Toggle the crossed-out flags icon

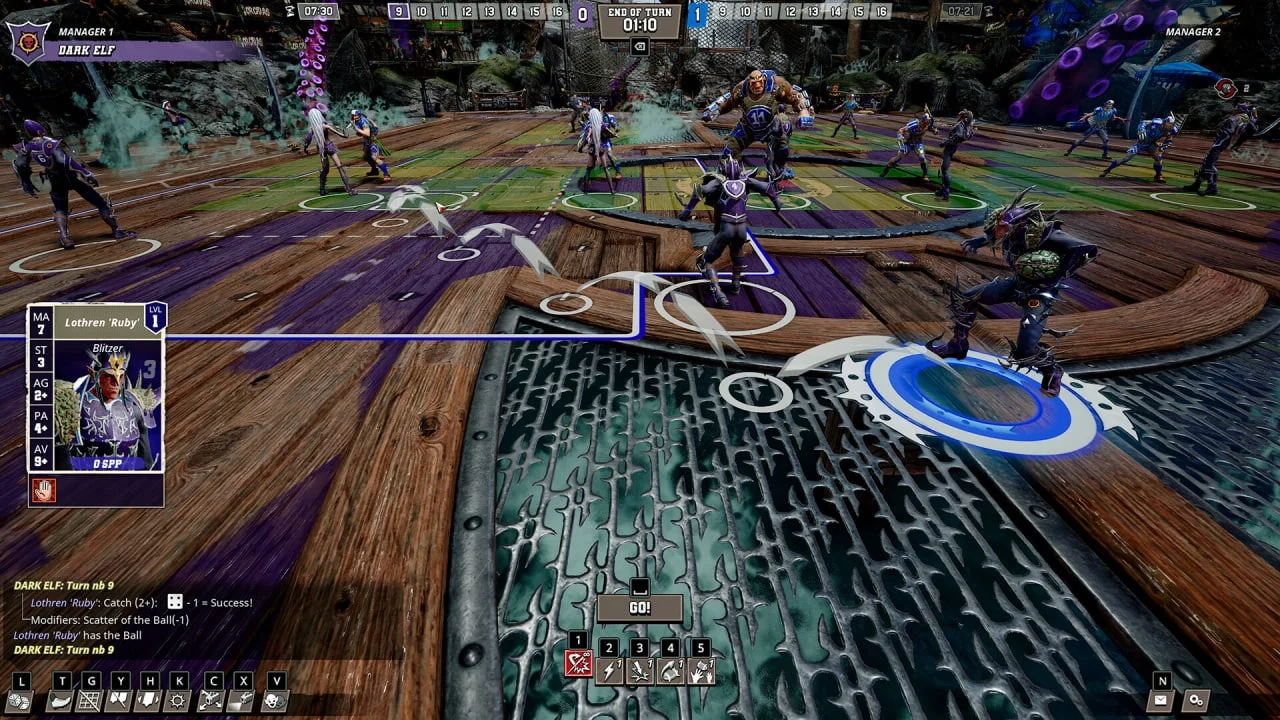pos(121,701)
